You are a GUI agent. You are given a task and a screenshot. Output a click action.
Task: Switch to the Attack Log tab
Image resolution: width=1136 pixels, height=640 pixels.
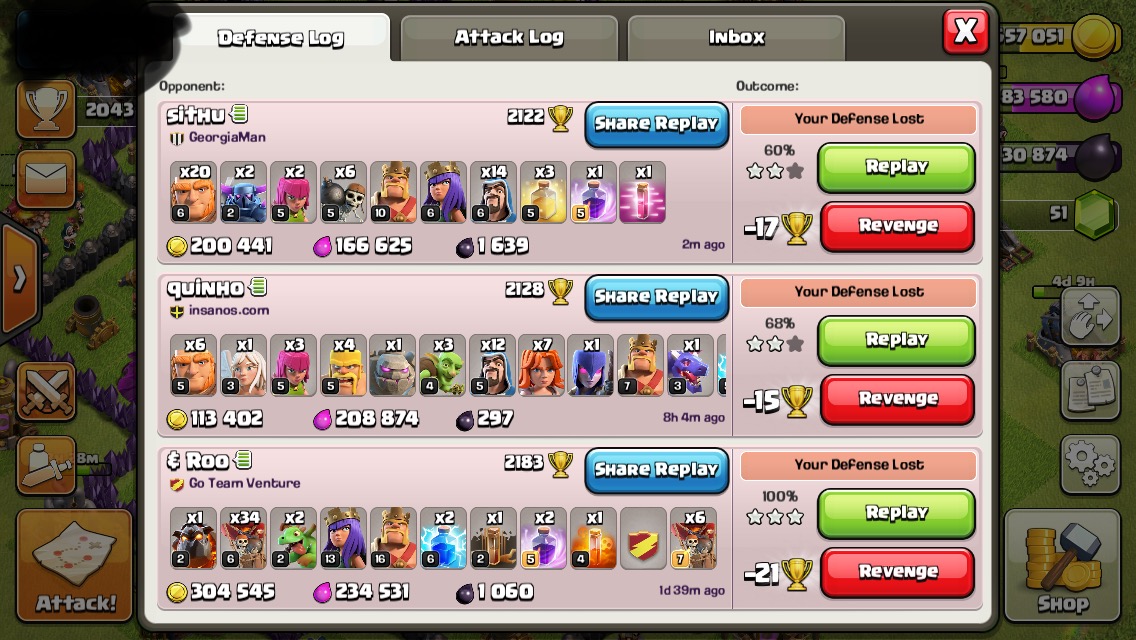click(x=508, y=38)
